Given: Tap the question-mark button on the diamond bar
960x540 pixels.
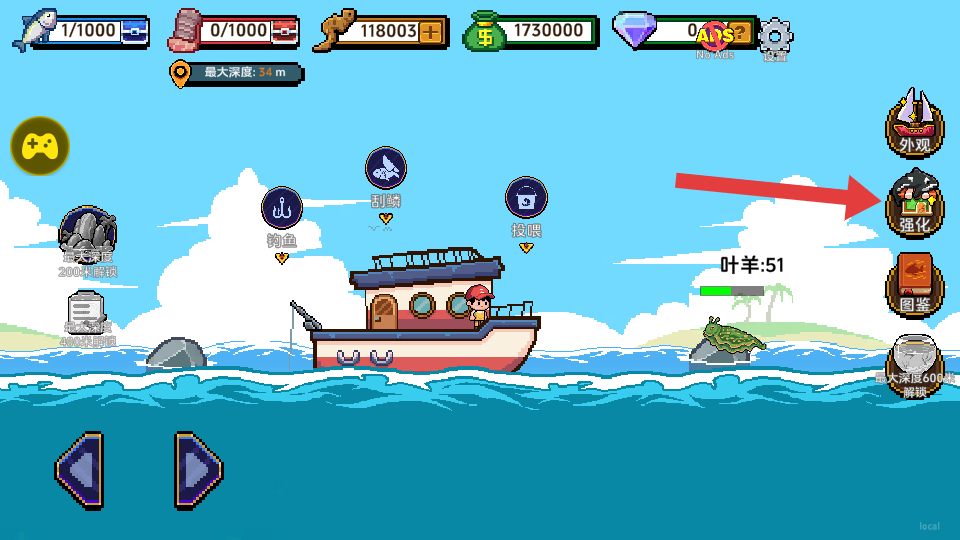Looking at the screenshot, I should 740,32.
